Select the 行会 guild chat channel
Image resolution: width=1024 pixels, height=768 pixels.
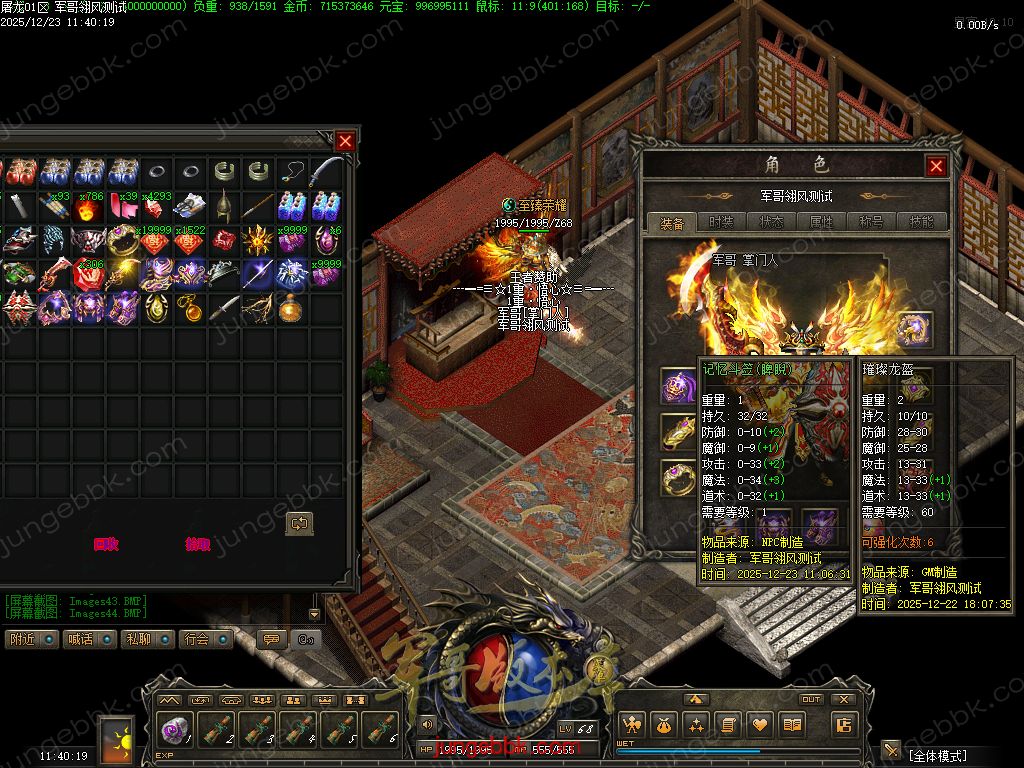(x=204, y=639)
